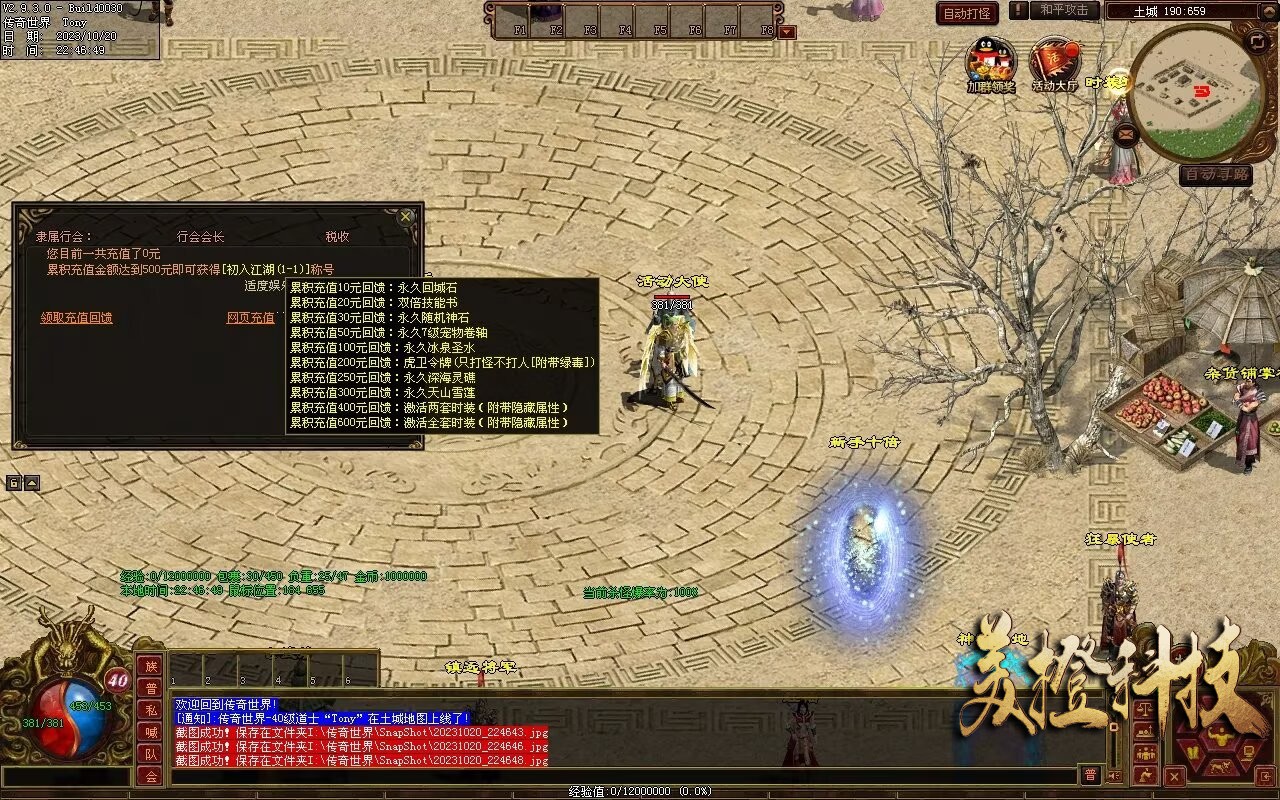Click the chat text input box
The width and height of the screenshot is (1280, 800).
tap(620, 776)
